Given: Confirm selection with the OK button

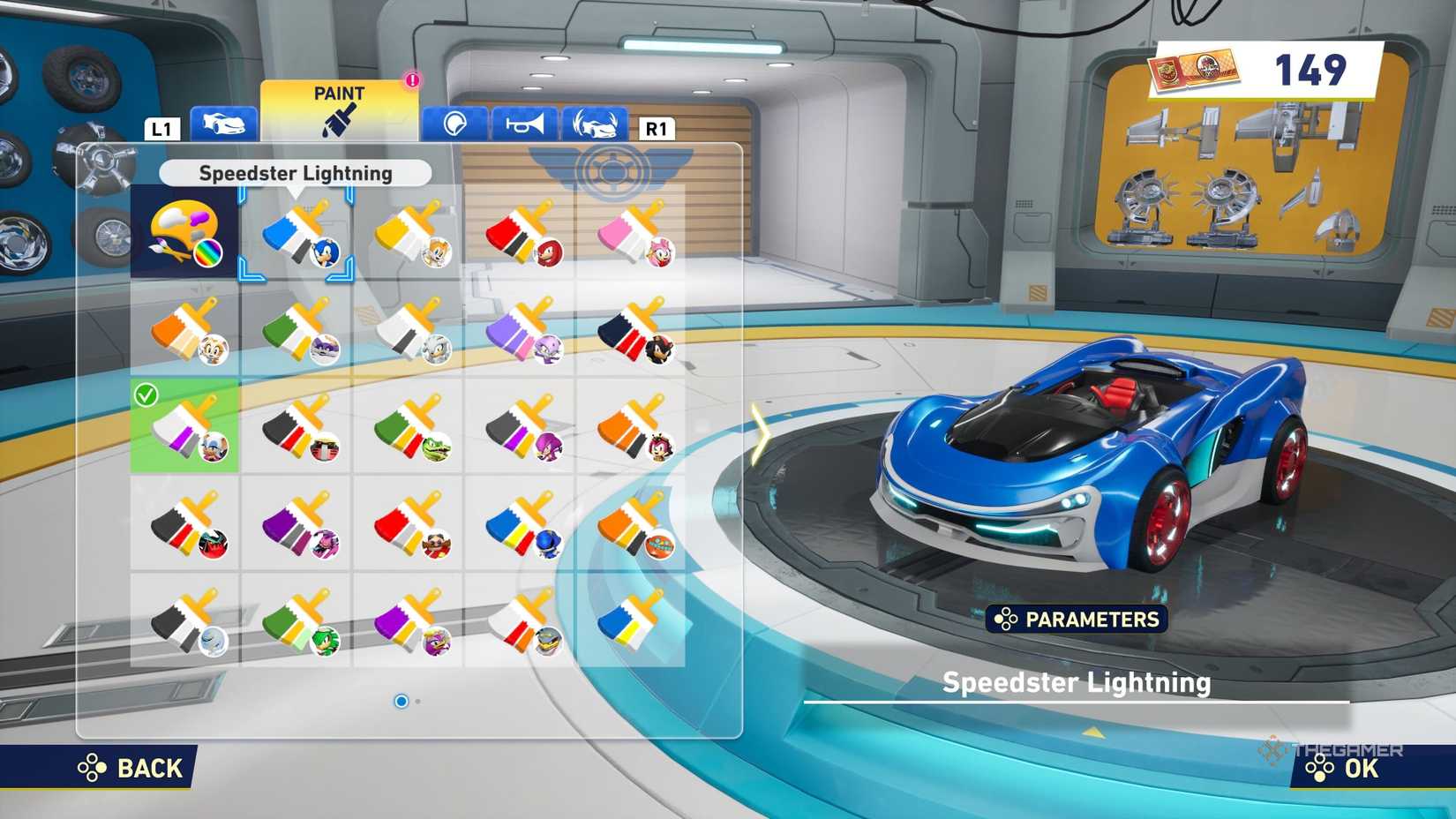Looking at the screenshot, I should point(1331,769).
